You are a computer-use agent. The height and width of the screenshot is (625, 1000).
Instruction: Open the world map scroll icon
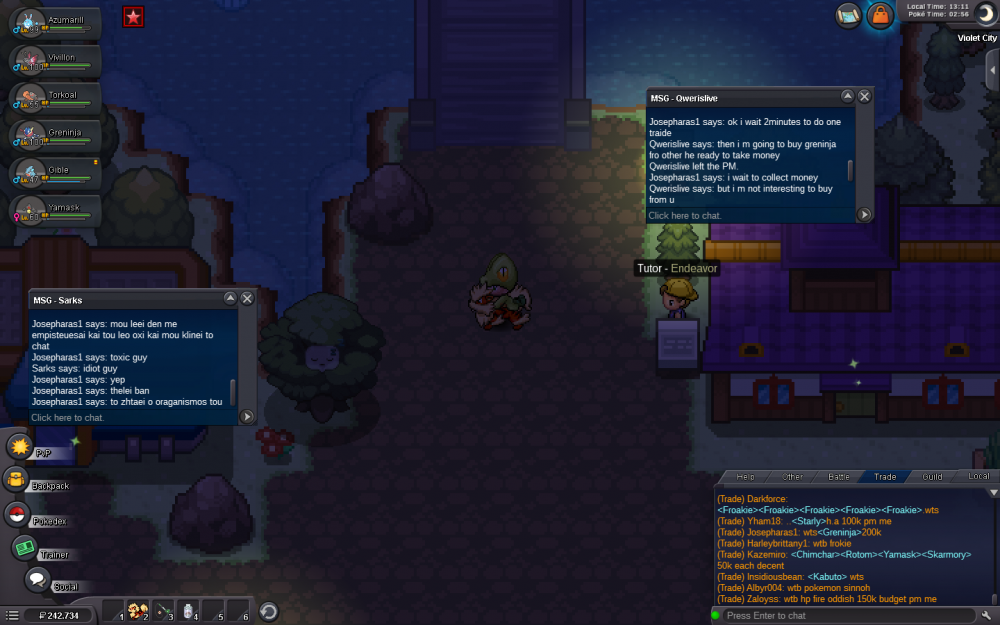coord(848,15)
